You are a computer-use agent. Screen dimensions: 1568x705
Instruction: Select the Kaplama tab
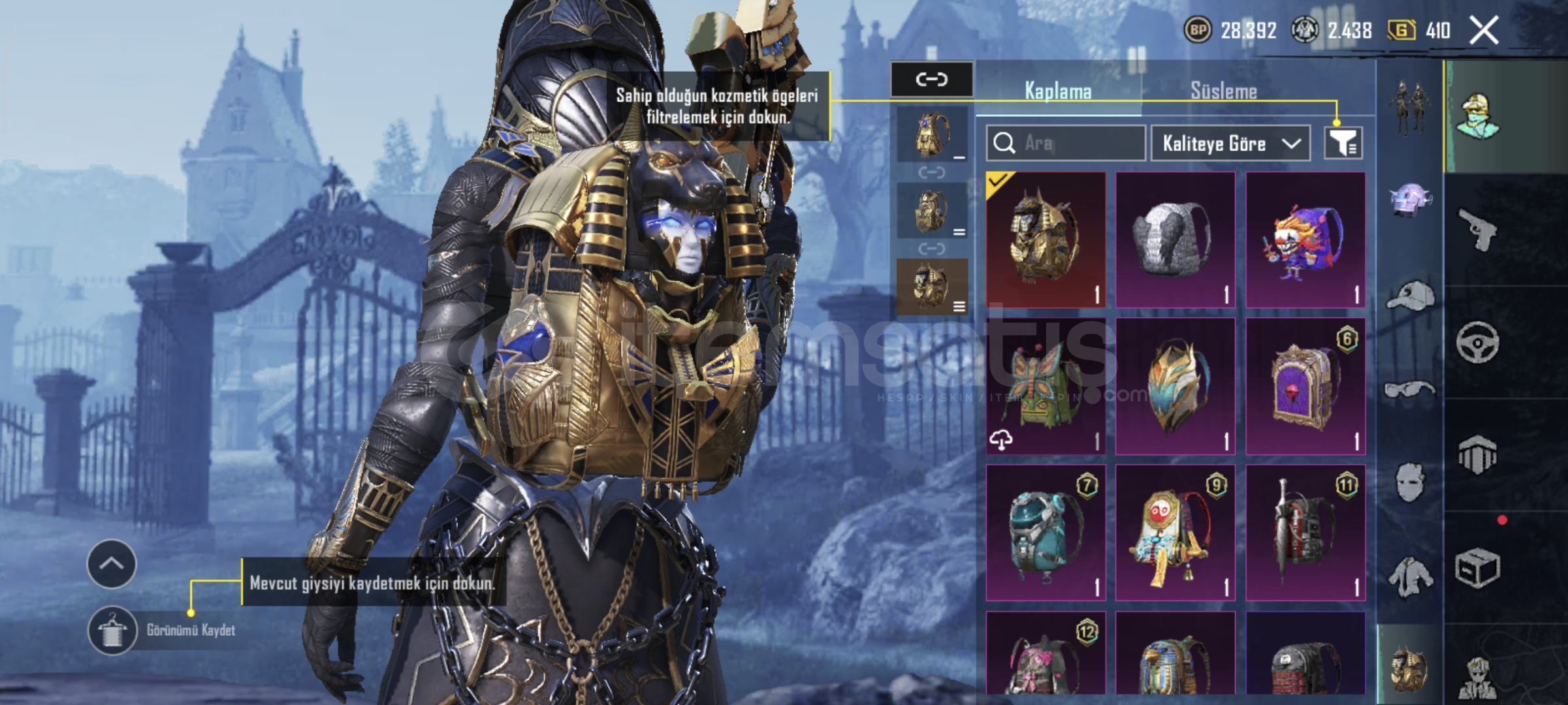point(1058,91)
